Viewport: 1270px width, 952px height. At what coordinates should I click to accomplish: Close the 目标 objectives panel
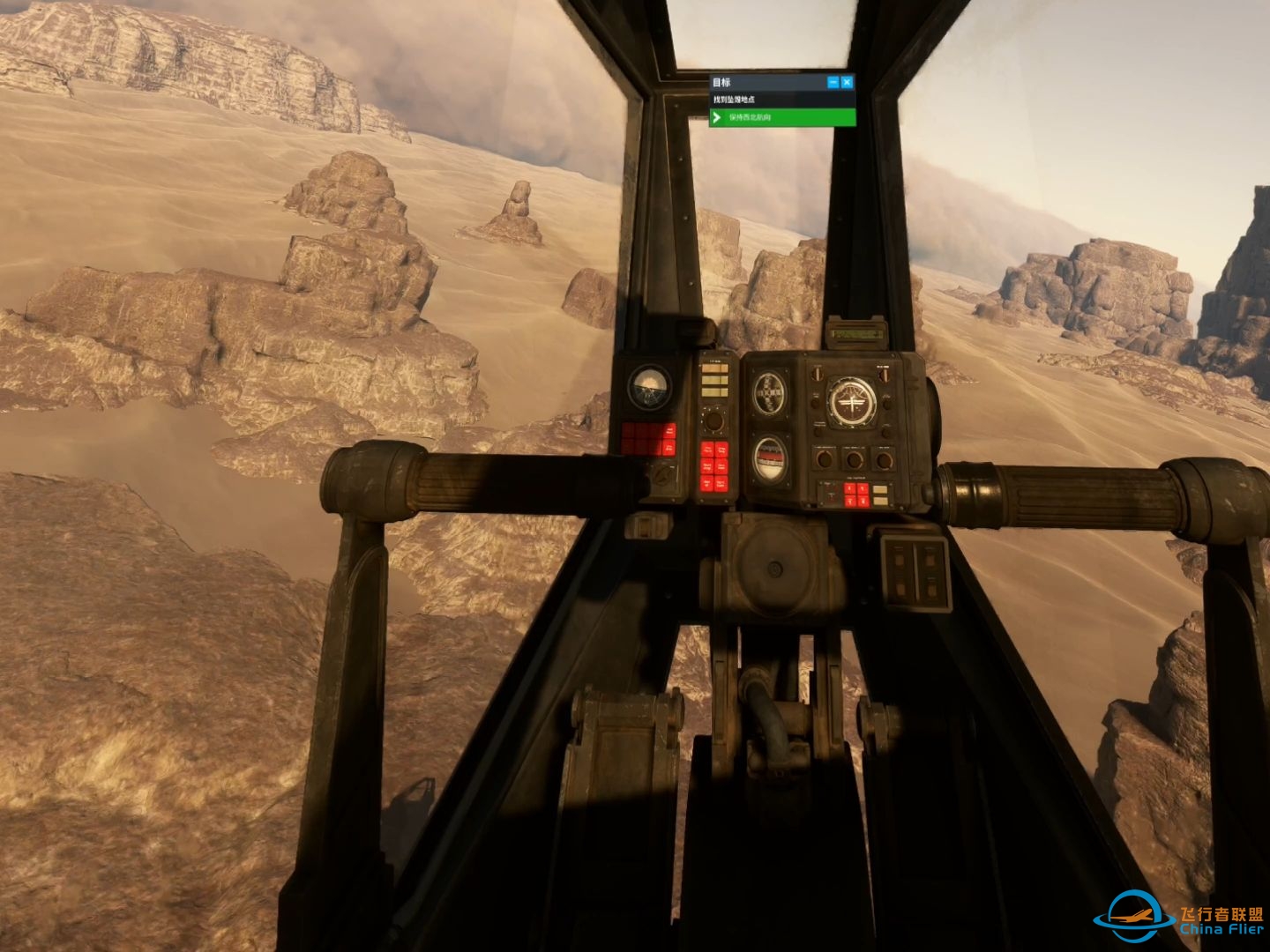pyautogui.click(x=847, y=82)
